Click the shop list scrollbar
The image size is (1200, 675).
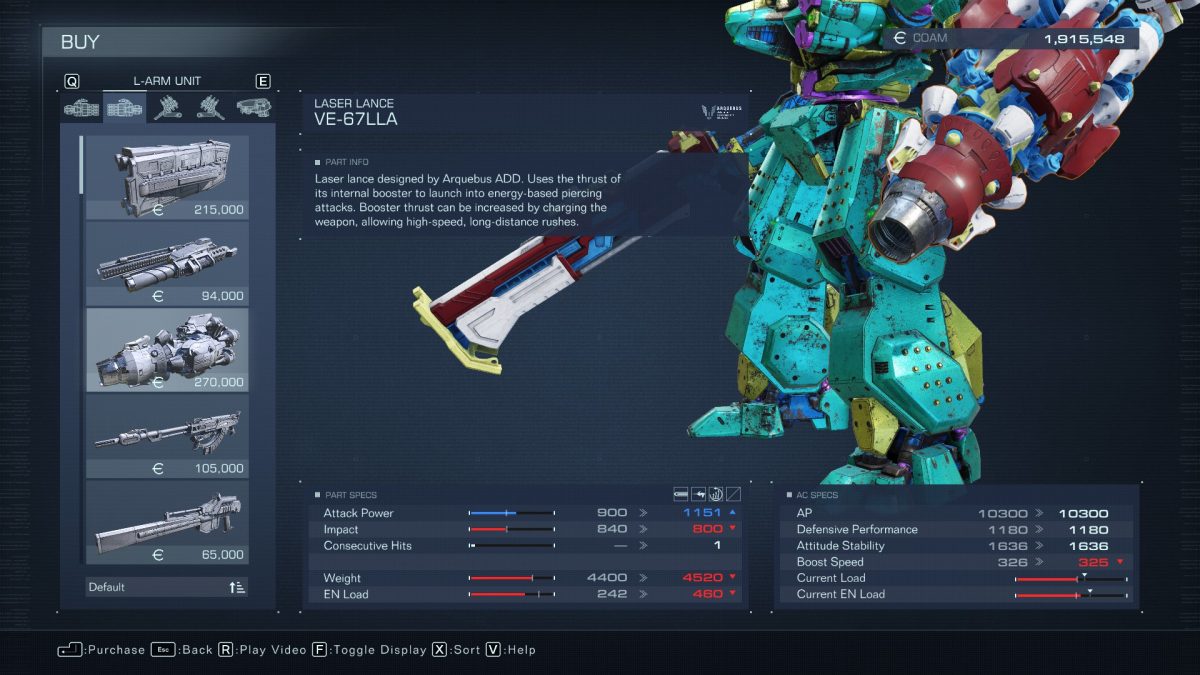tap(80, 163)
